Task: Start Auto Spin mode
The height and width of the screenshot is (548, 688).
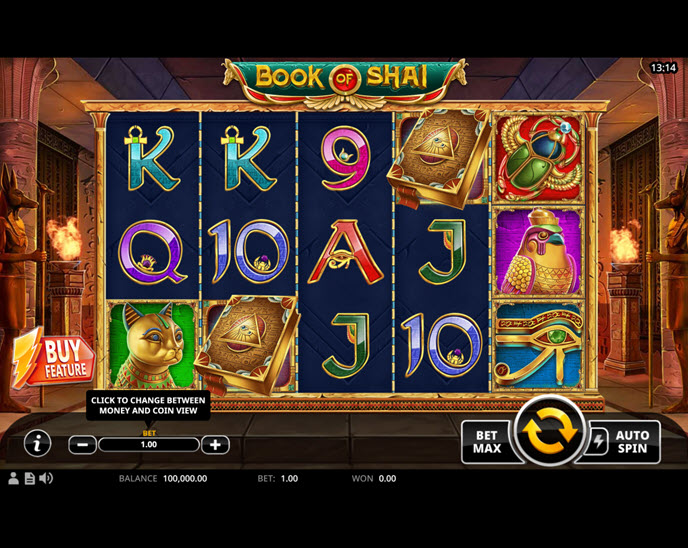Action: (623, 442)
